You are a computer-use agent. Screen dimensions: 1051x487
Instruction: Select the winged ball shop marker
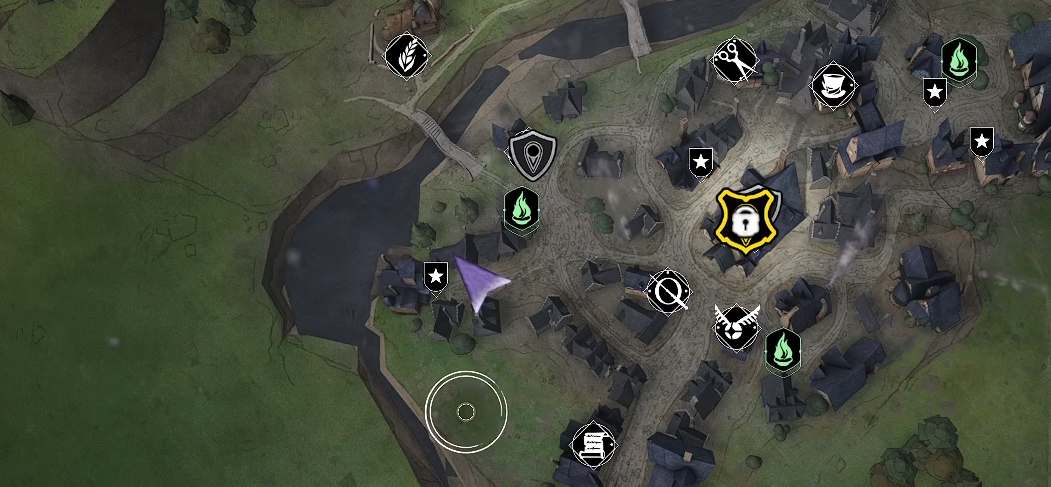click(736, 326)
